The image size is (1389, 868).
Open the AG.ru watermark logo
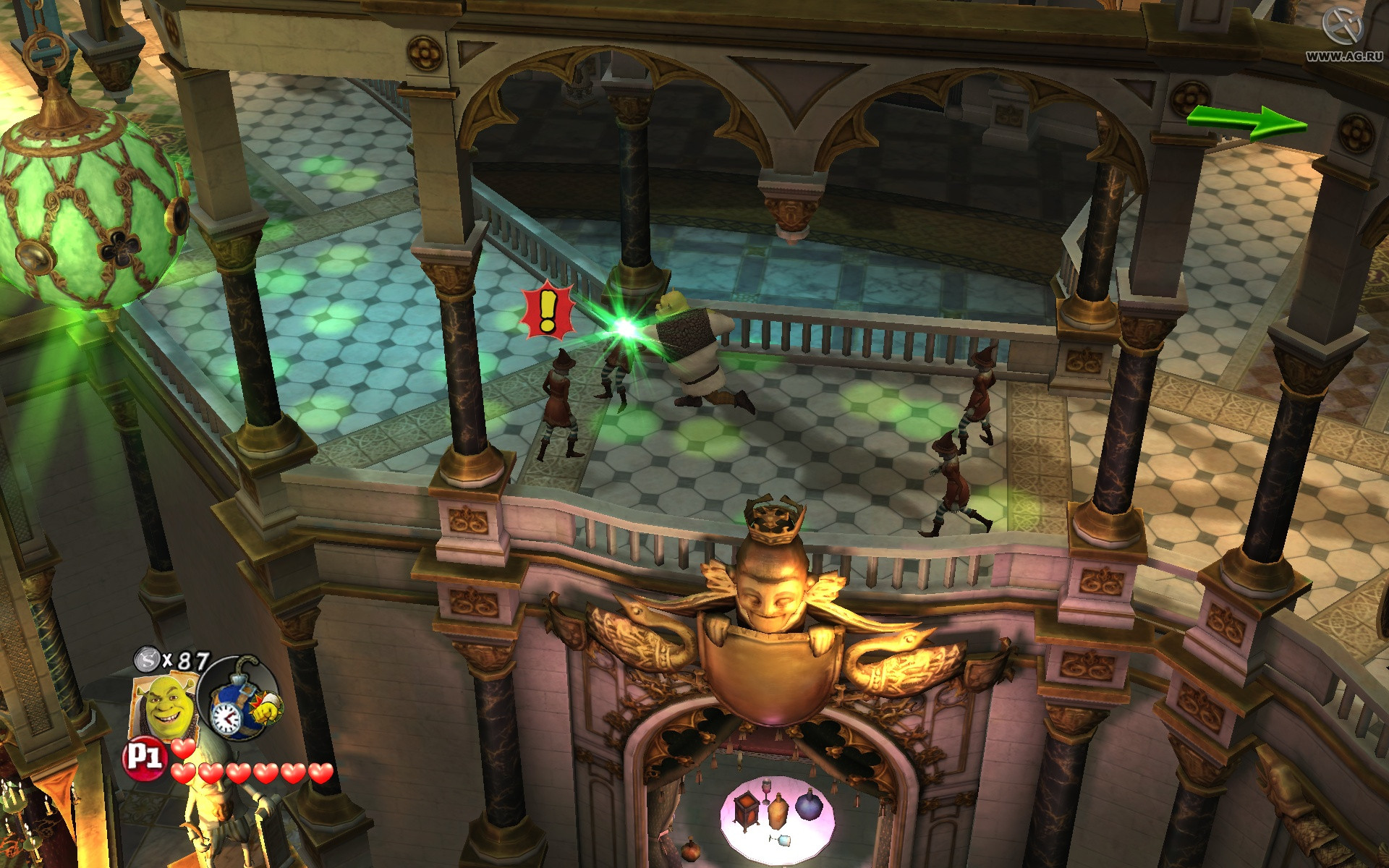click(1343, 33)
